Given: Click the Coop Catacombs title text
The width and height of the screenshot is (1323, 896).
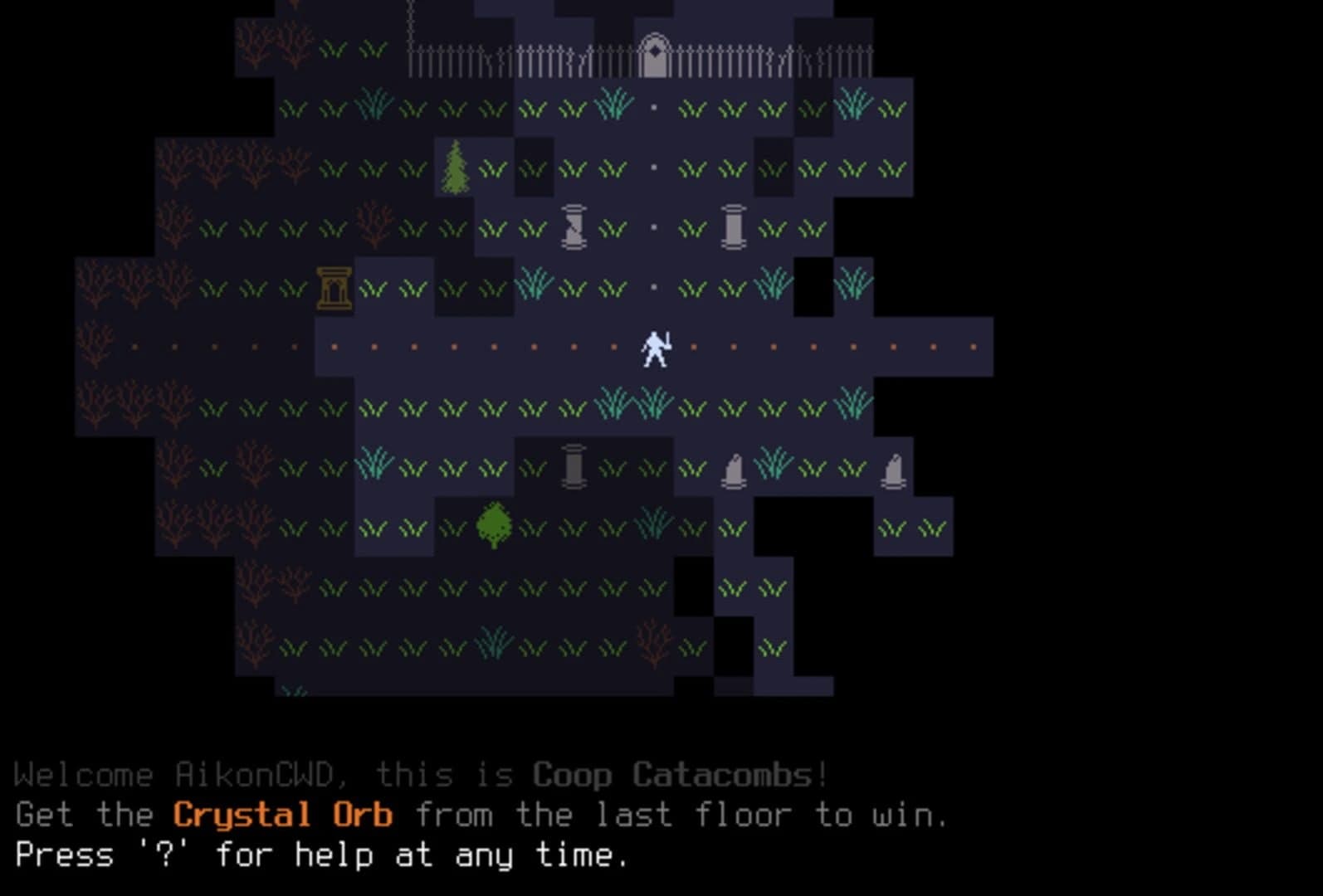Looking at the screenshot, I should point(674,776).
